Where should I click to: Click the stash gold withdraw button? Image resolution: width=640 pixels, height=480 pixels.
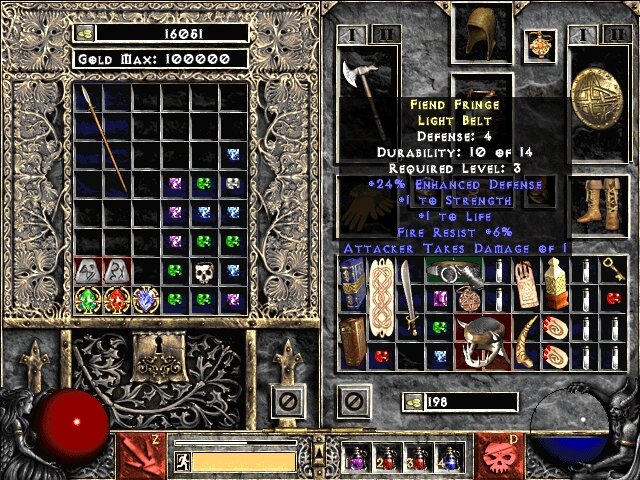pyautogui.click(x=83, y=33)
